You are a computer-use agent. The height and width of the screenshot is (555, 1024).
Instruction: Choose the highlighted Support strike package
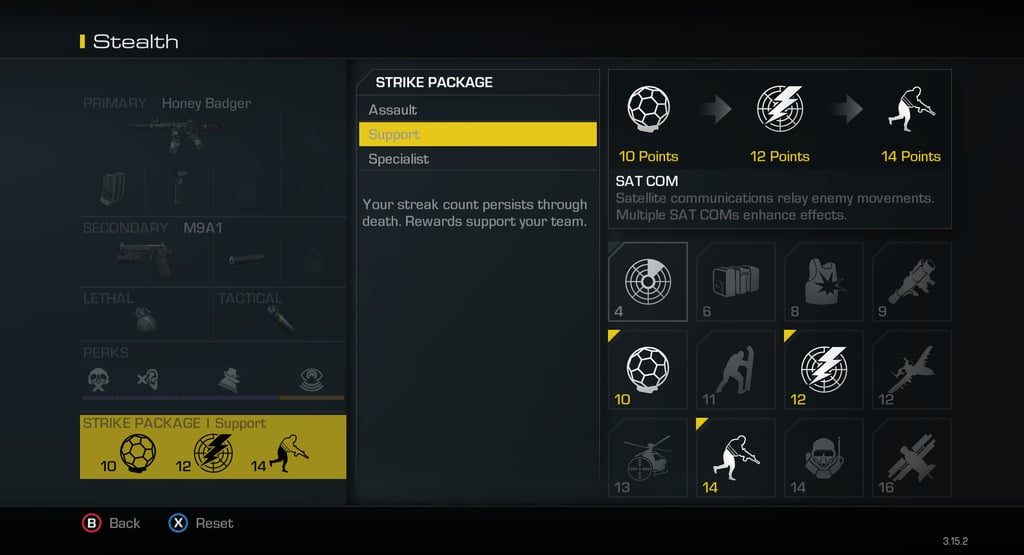click(x=477, y=134)
